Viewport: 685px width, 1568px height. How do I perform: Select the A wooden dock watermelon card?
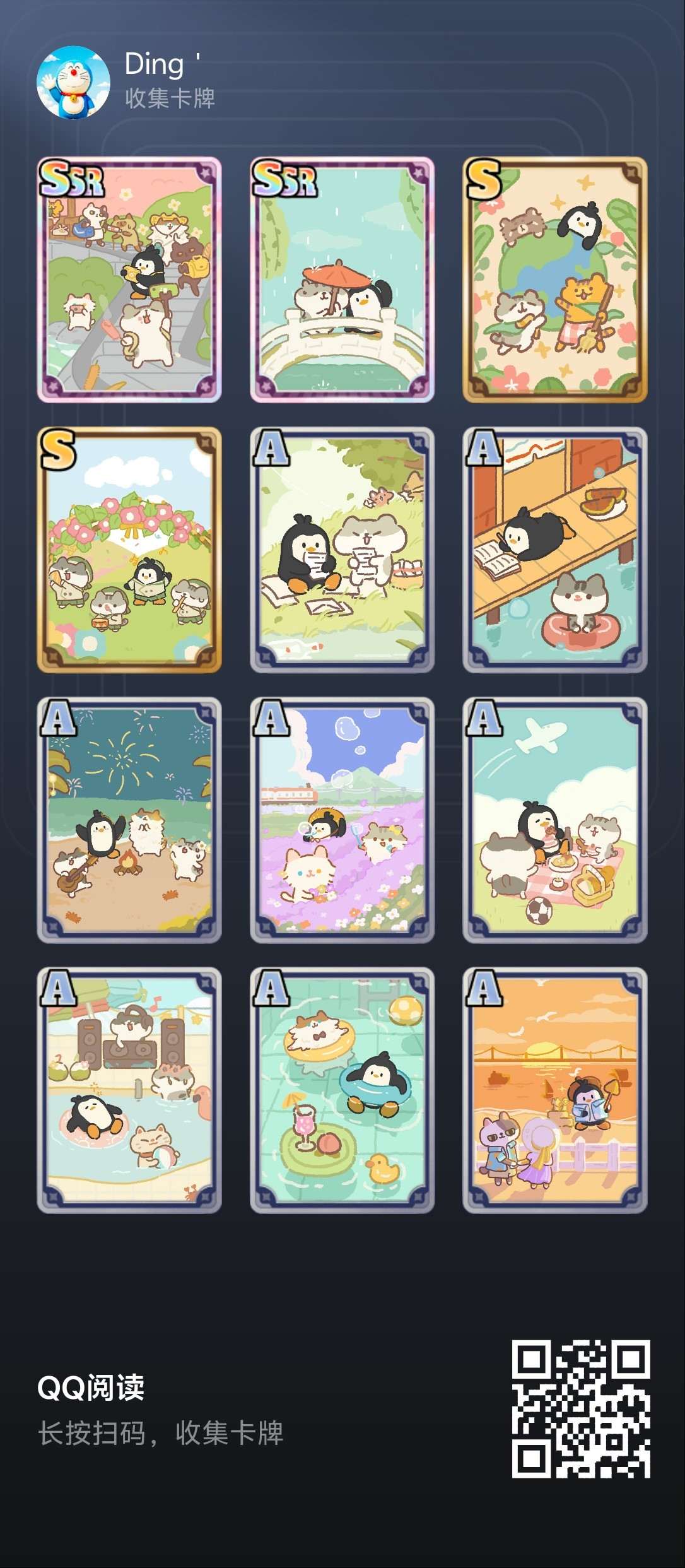click(555, 550)
